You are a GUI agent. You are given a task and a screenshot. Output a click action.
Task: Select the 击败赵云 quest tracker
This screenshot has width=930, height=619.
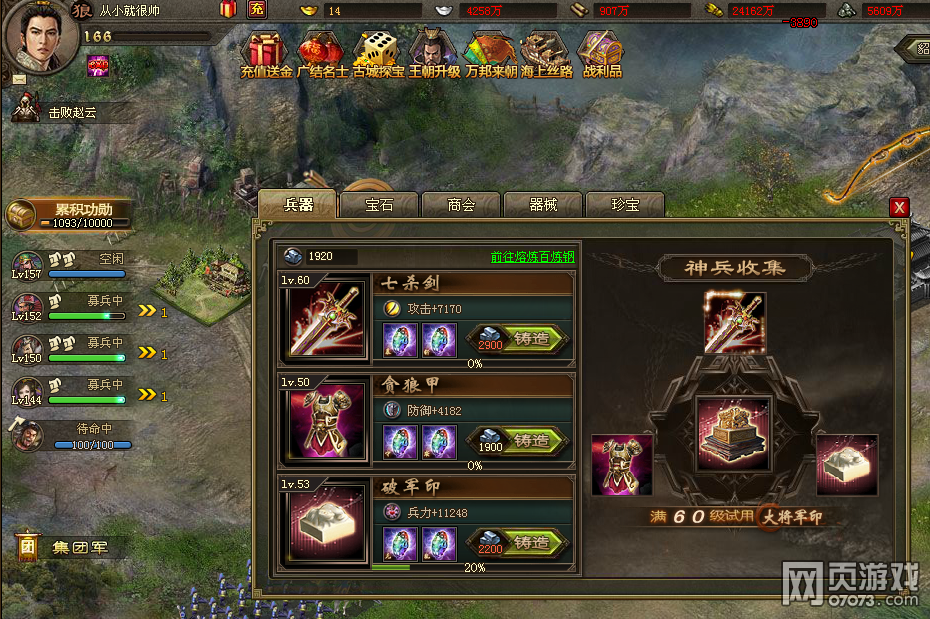(x=70, y=113)
